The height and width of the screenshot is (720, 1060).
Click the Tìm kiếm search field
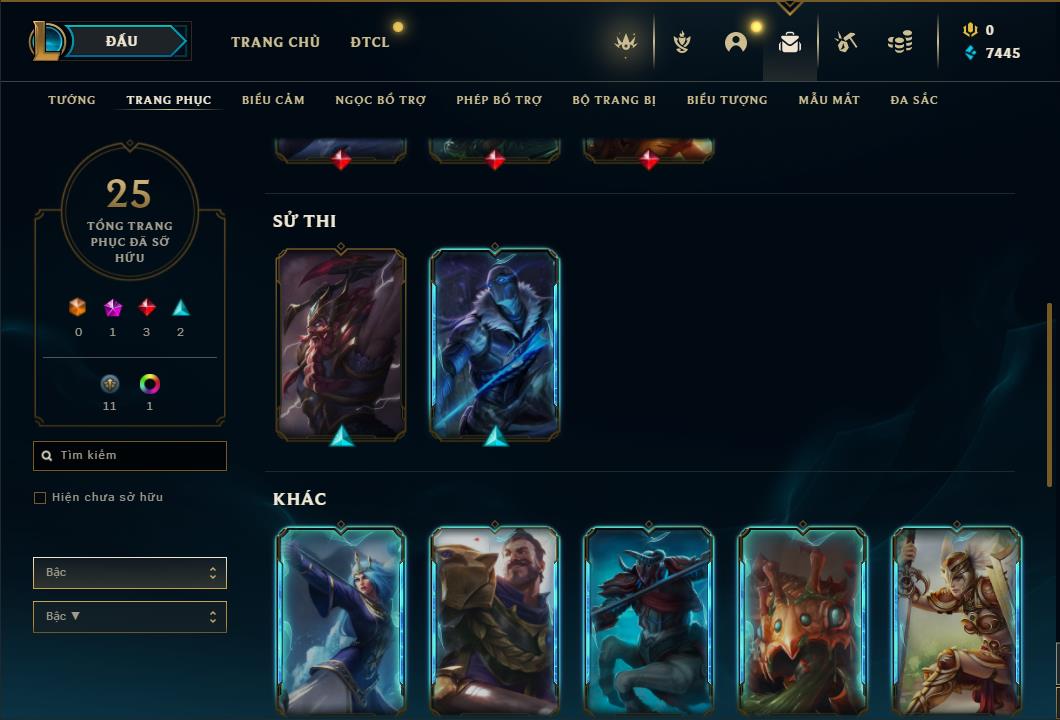tap(130, 456)
